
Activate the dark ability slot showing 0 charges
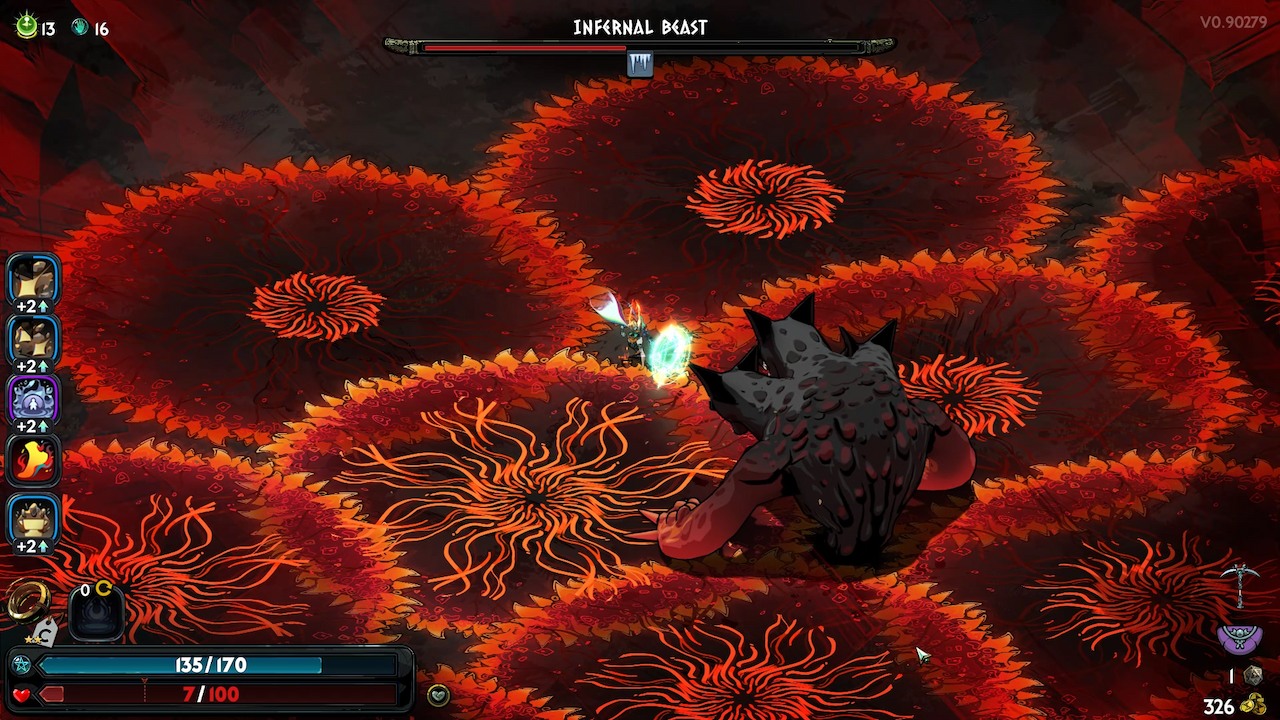(x=96, y=610)
